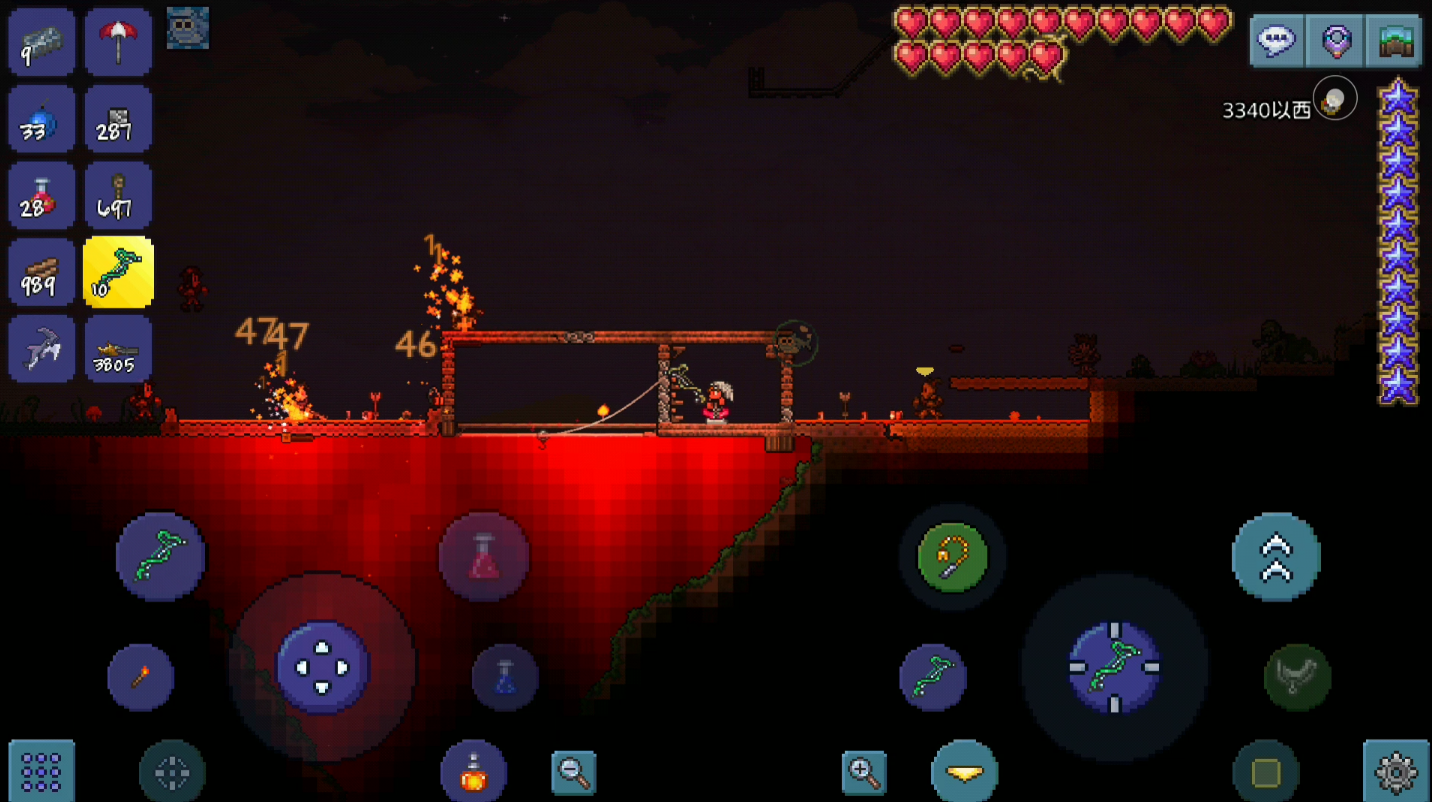Use the blue quick-mana potion button

click(505, 677)
